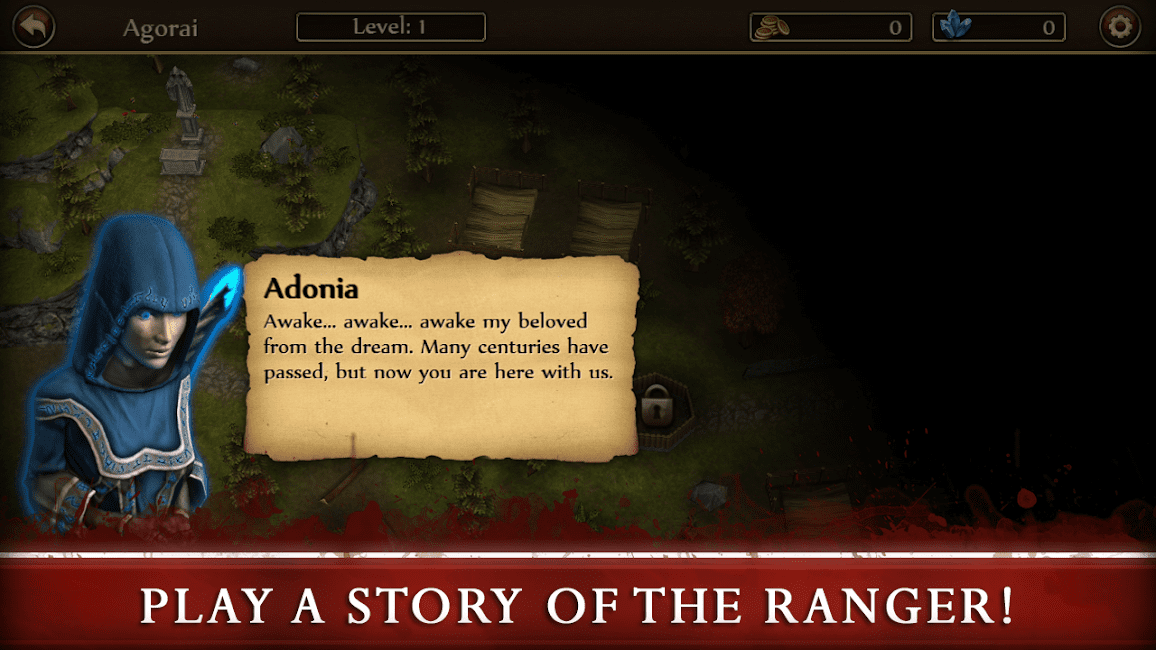Open the gear settings menu
Viewport: 1156px width, 650px height.
(x=1120, y=27)
